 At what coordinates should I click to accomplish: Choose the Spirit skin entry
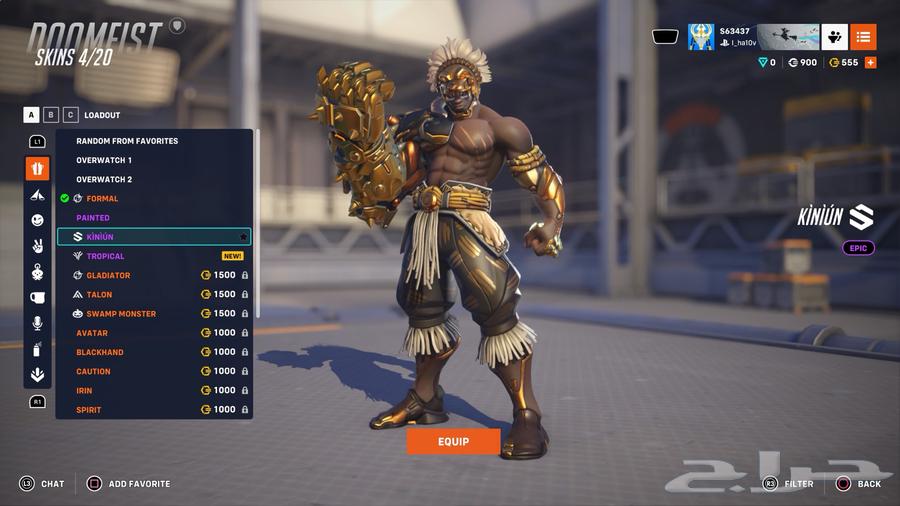89,410
